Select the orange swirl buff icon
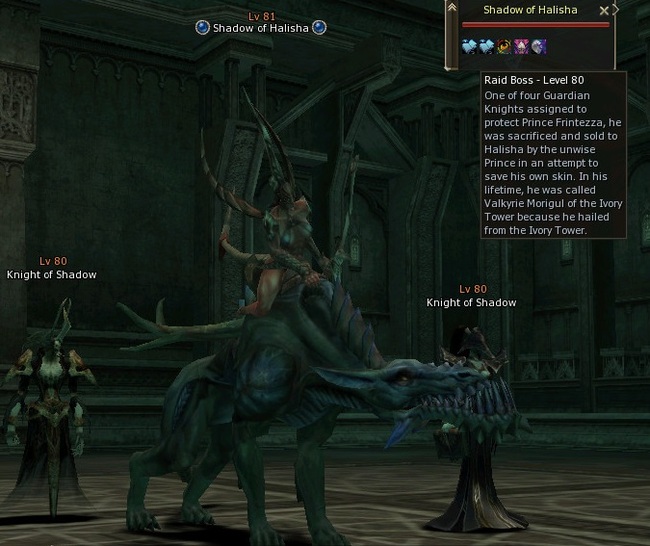This screenshot has width=650, height=546. point(505,46)
